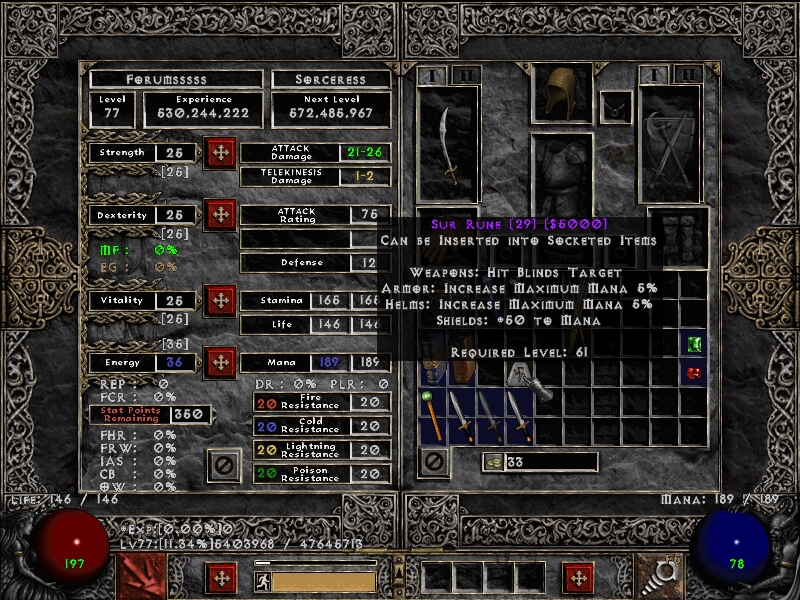Toggle the run/walk button
Viewport: 800px width, 600px height.
tap(261, 580)
